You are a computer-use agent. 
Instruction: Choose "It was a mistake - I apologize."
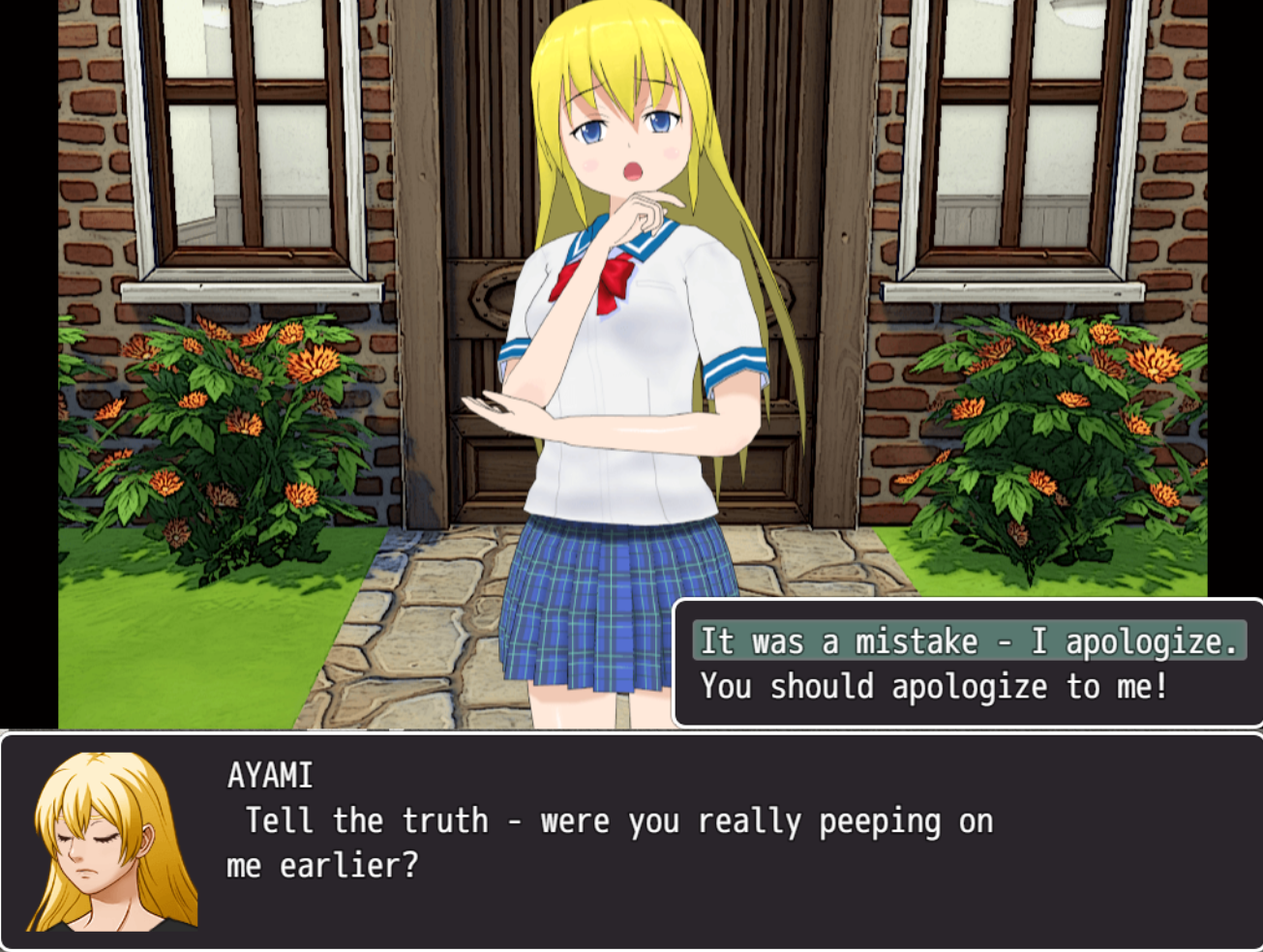(969, 641)
